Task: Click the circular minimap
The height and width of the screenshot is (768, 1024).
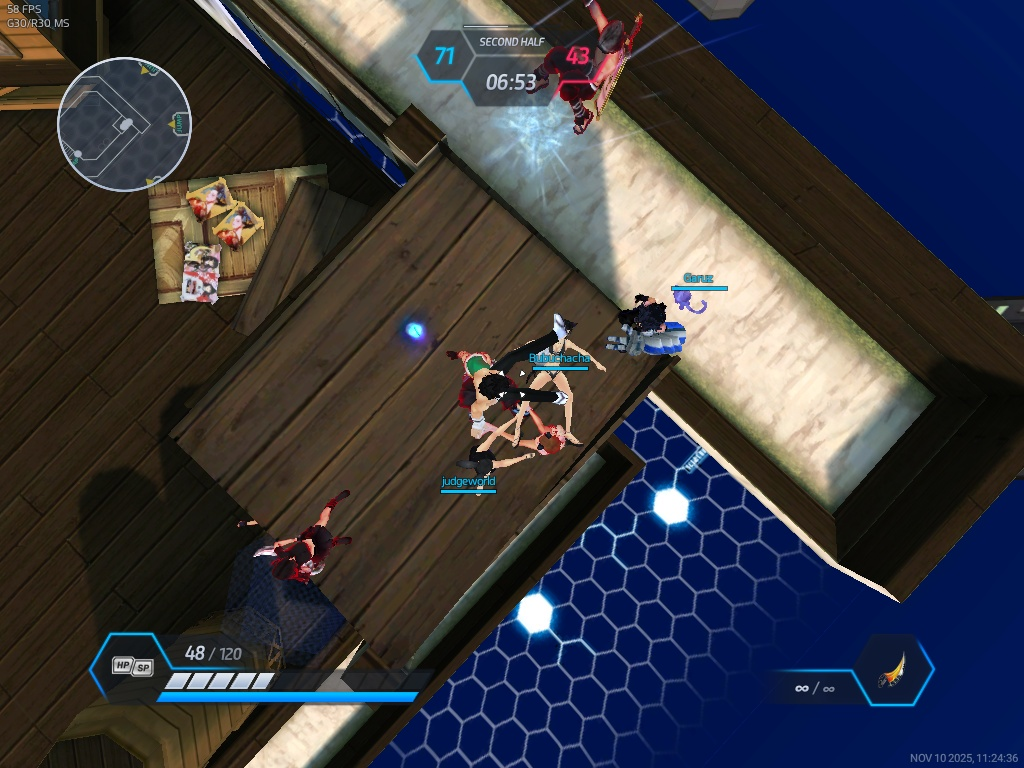Action: tap(124, 124)
